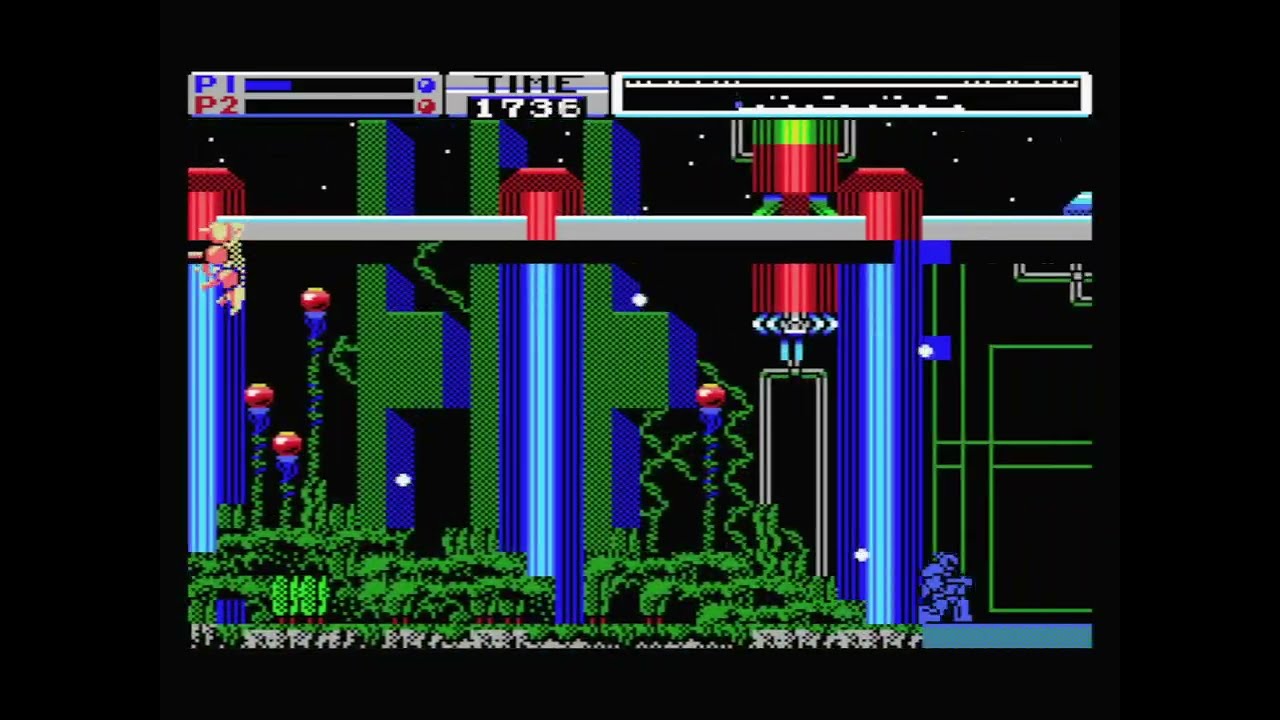Image resolution: width=1280 pixels, height=720 pixels.
Task: Click the hovering eye-like alien machine
Action: click(x=793, y=325)
